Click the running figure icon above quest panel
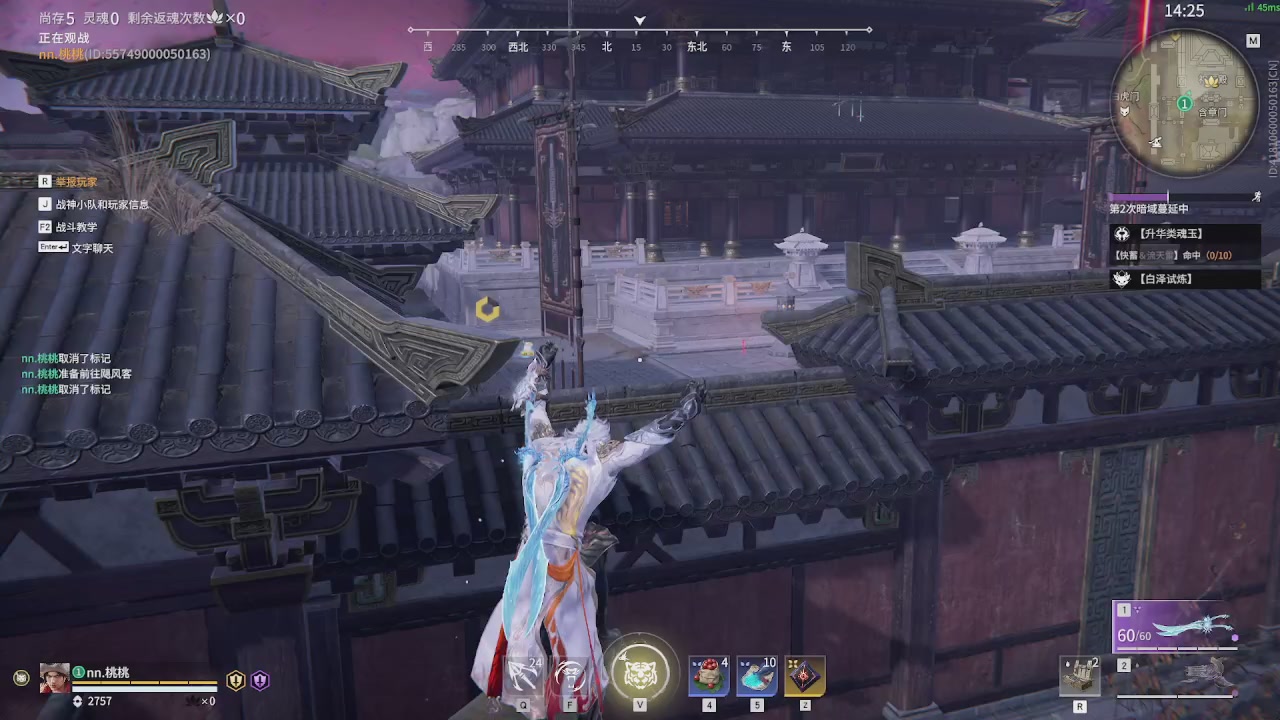 pyautogui.click(x=1257, y=197)
